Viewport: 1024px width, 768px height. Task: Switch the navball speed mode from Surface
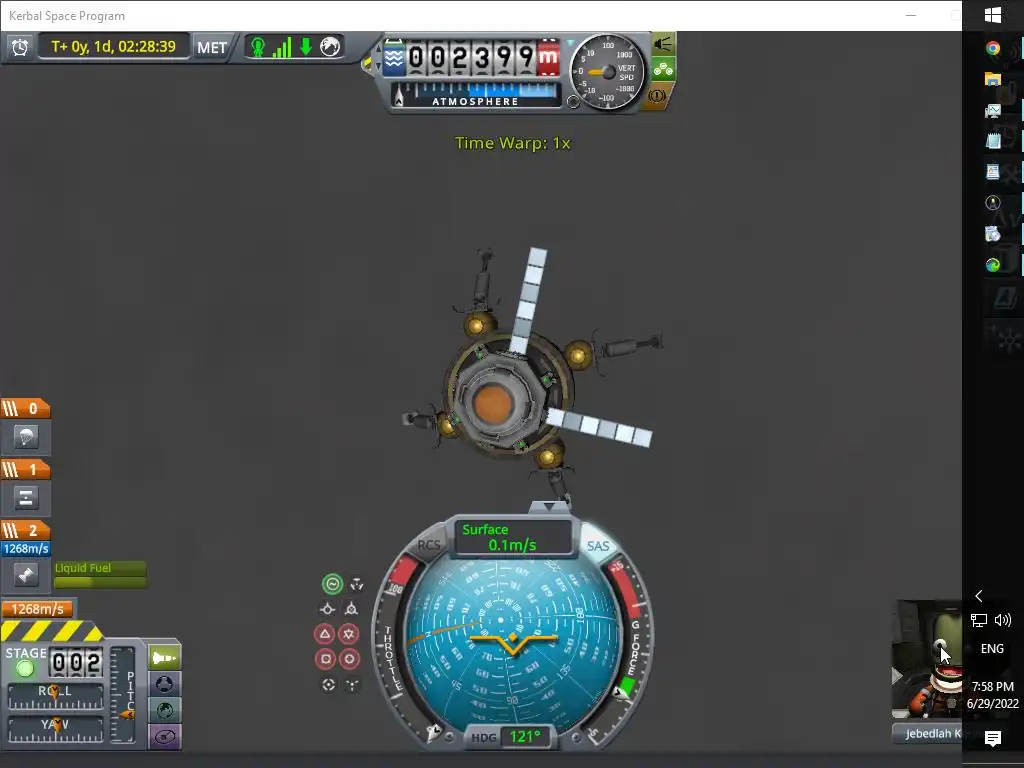(x=513, y=537)
